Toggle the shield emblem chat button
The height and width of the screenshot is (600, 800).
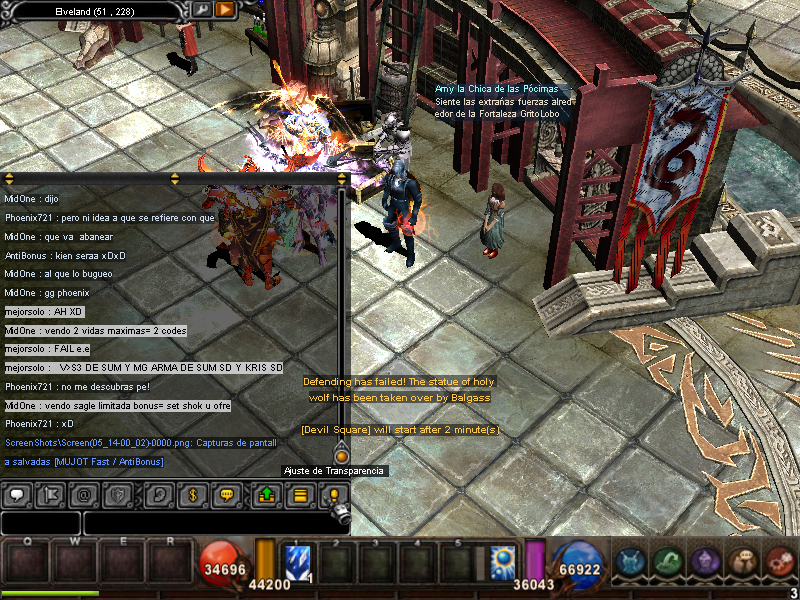click(x=117, y=494)
